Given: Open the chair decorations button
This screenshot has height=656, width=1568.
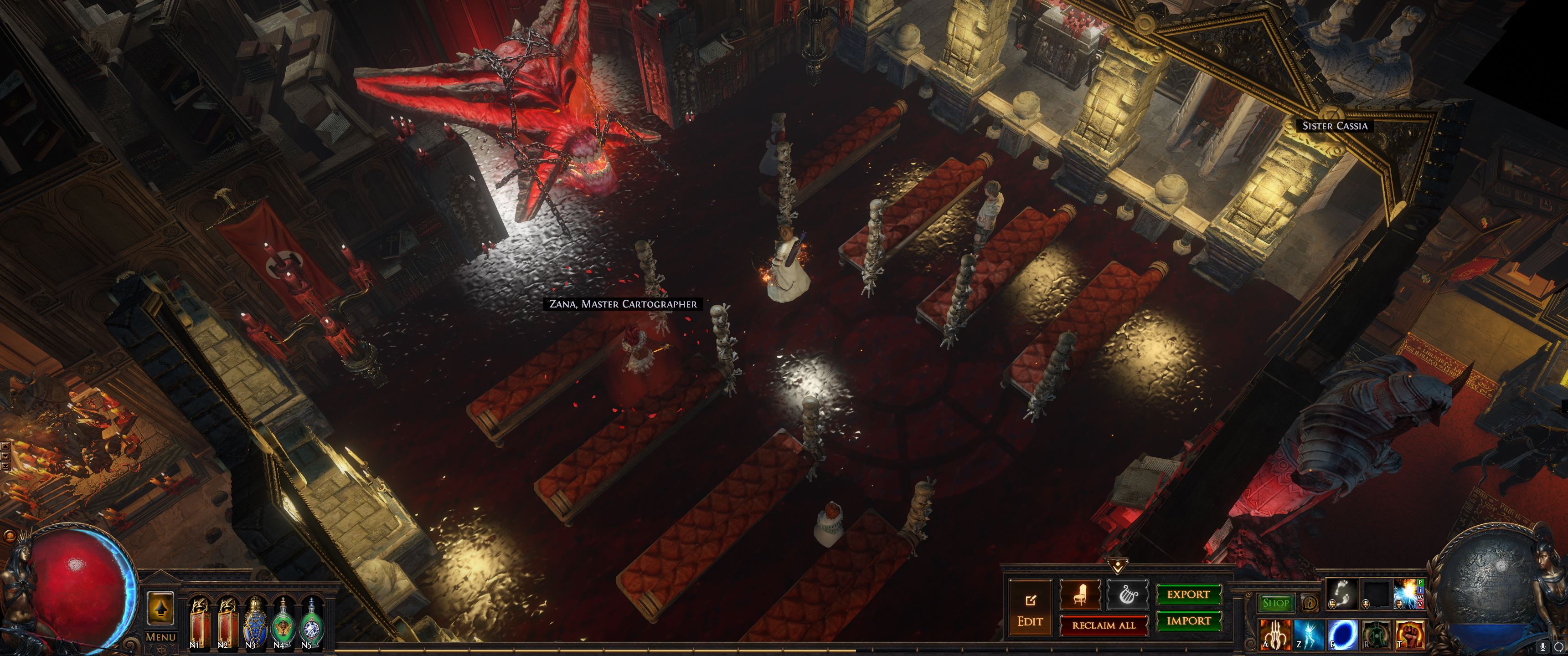Looking at the screenshot, I should coord(1080,594).
